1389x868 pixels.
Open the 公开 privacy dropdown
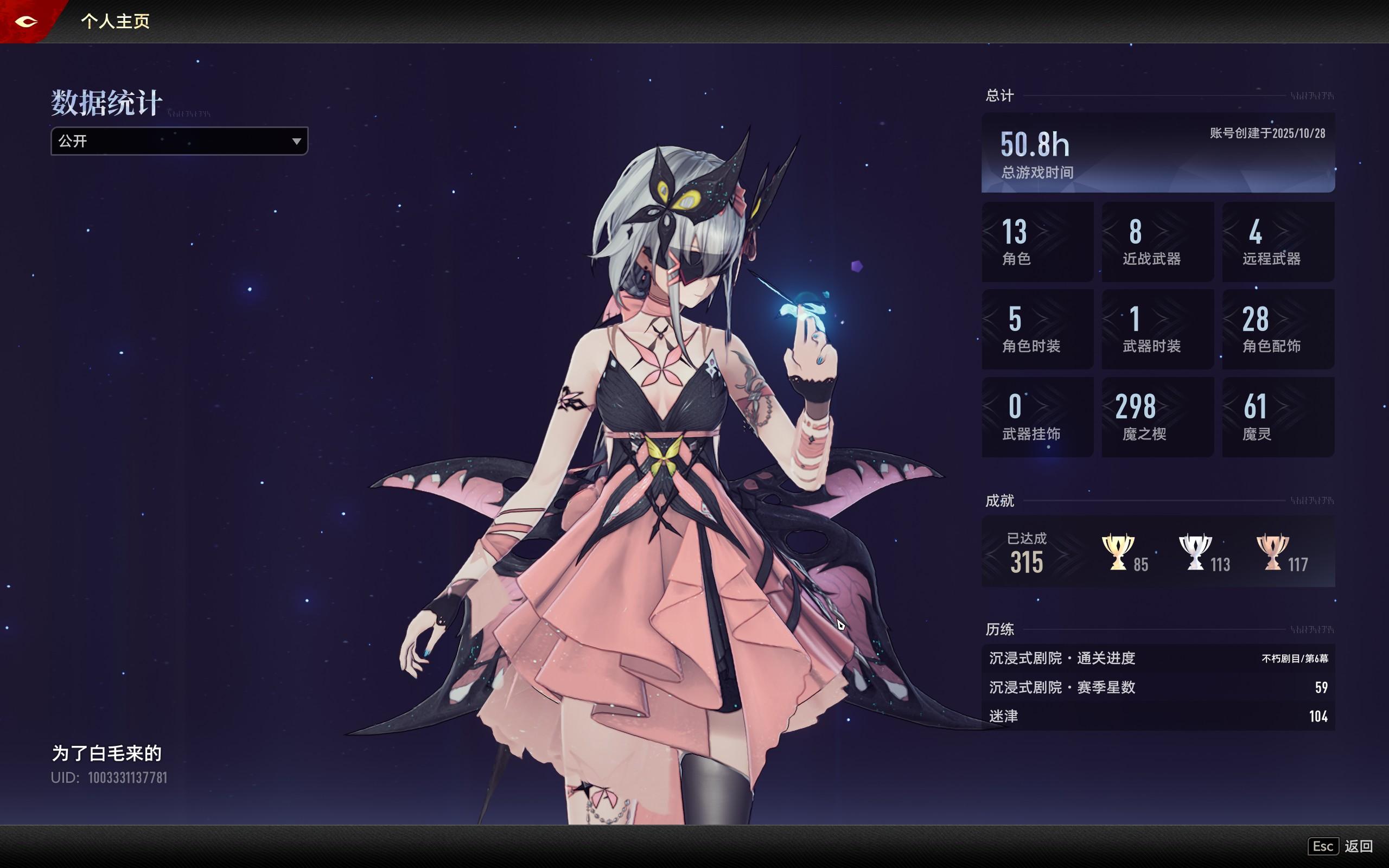point(179,141)
